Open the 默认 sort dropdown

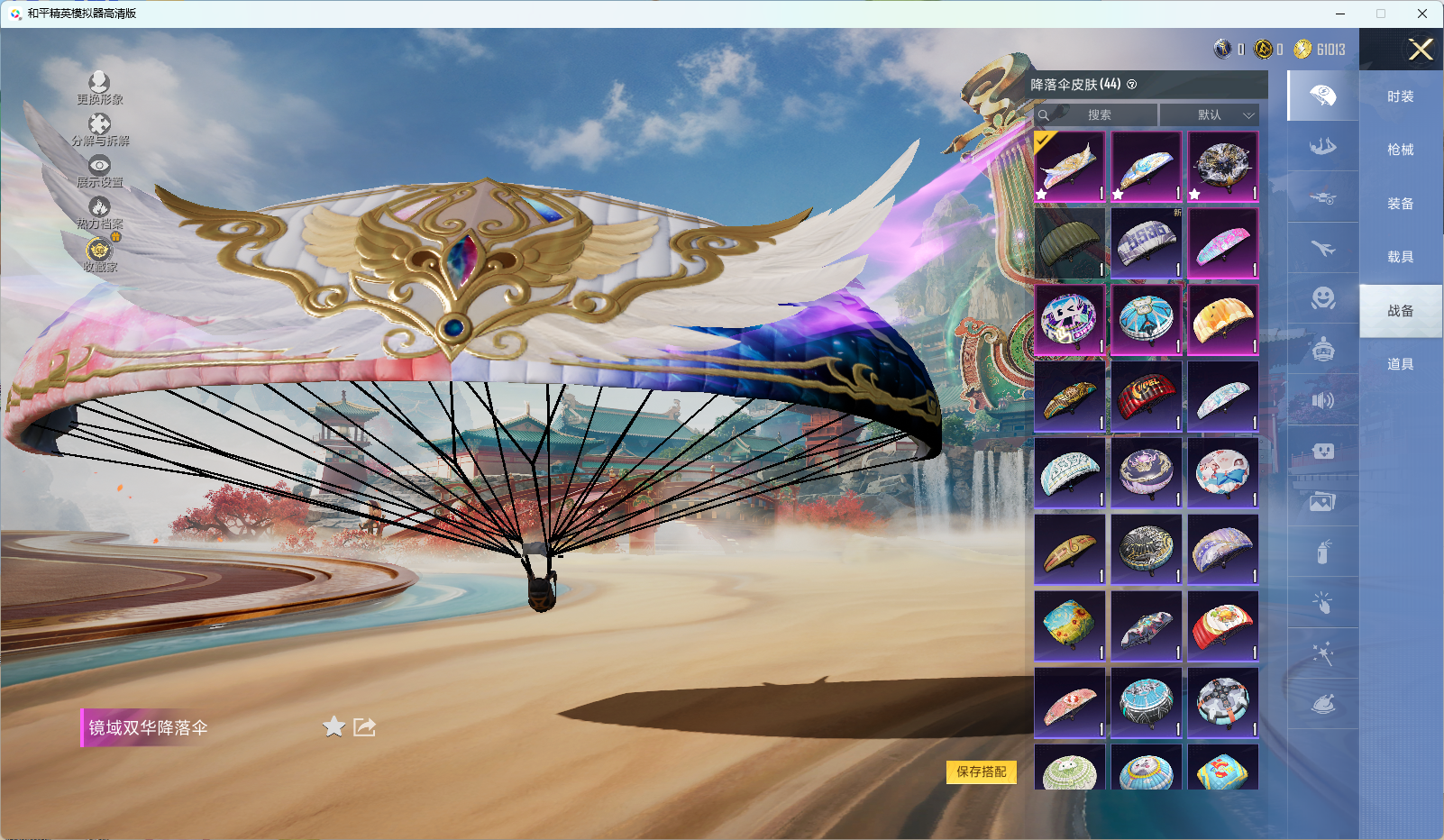[1209, 115]
